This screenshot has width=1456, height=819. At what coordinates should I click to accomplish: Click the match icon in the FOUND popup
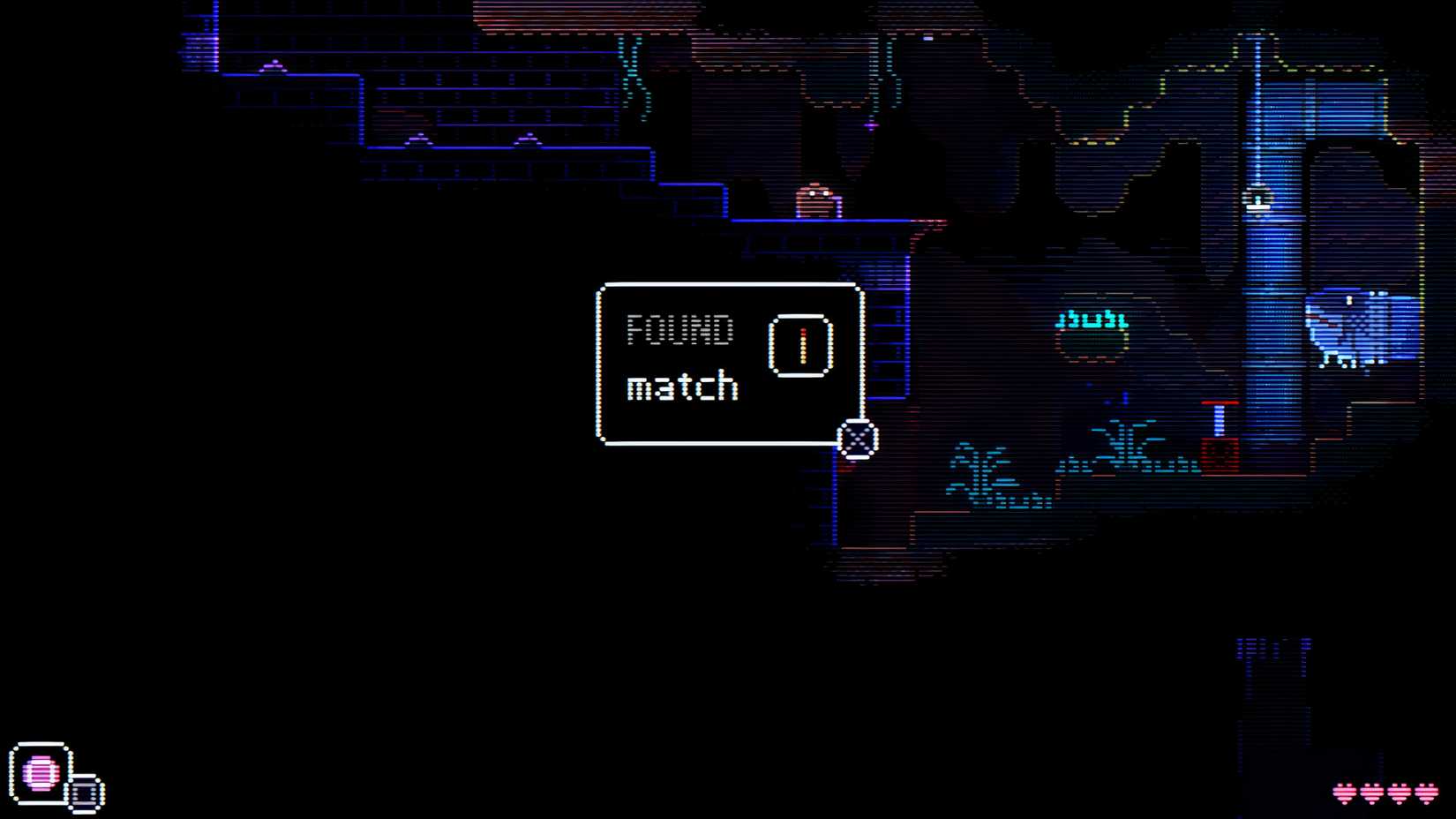(x=801, y=344)
